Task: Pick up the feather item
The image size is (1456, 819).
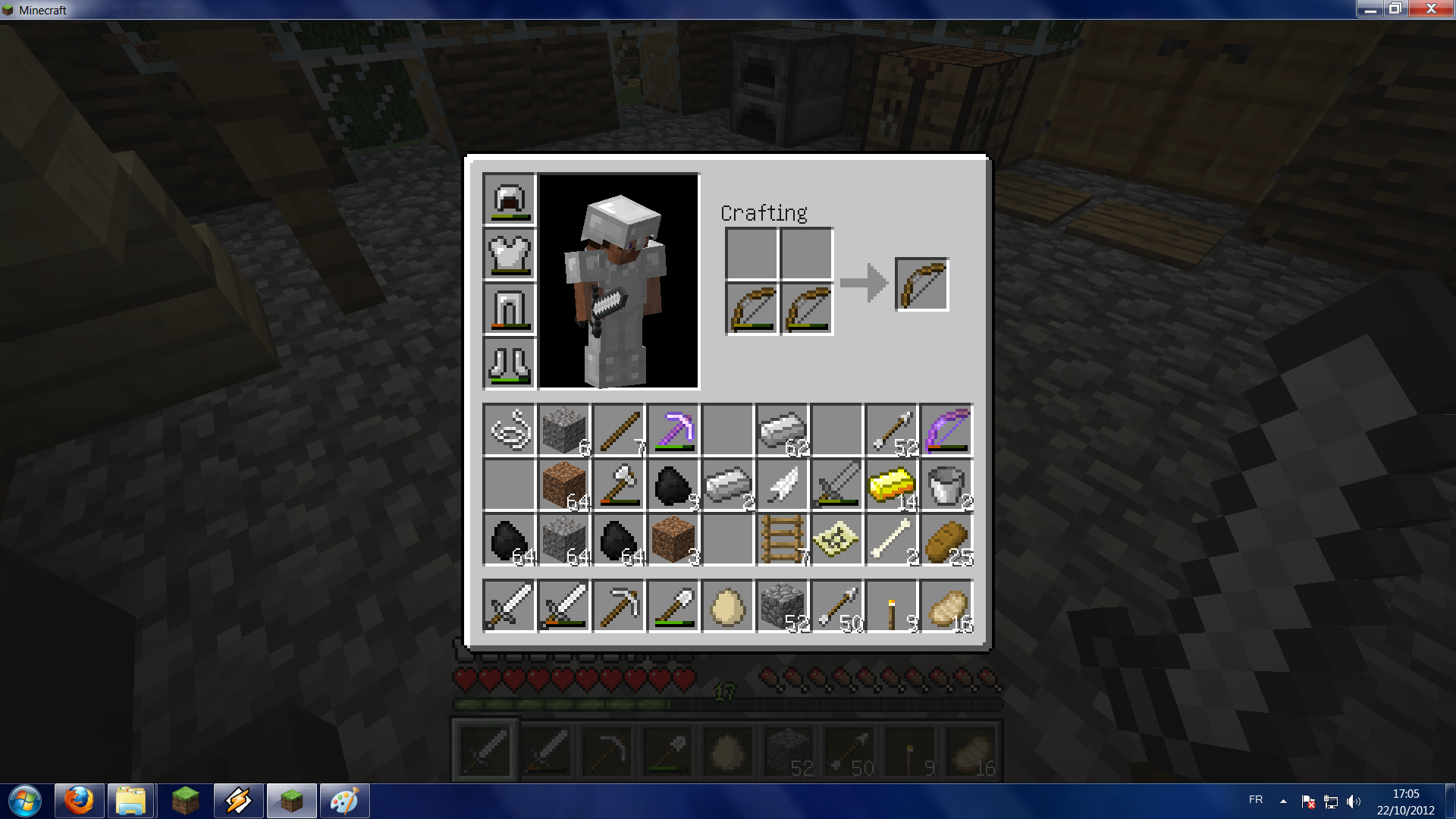Action: 782,485
